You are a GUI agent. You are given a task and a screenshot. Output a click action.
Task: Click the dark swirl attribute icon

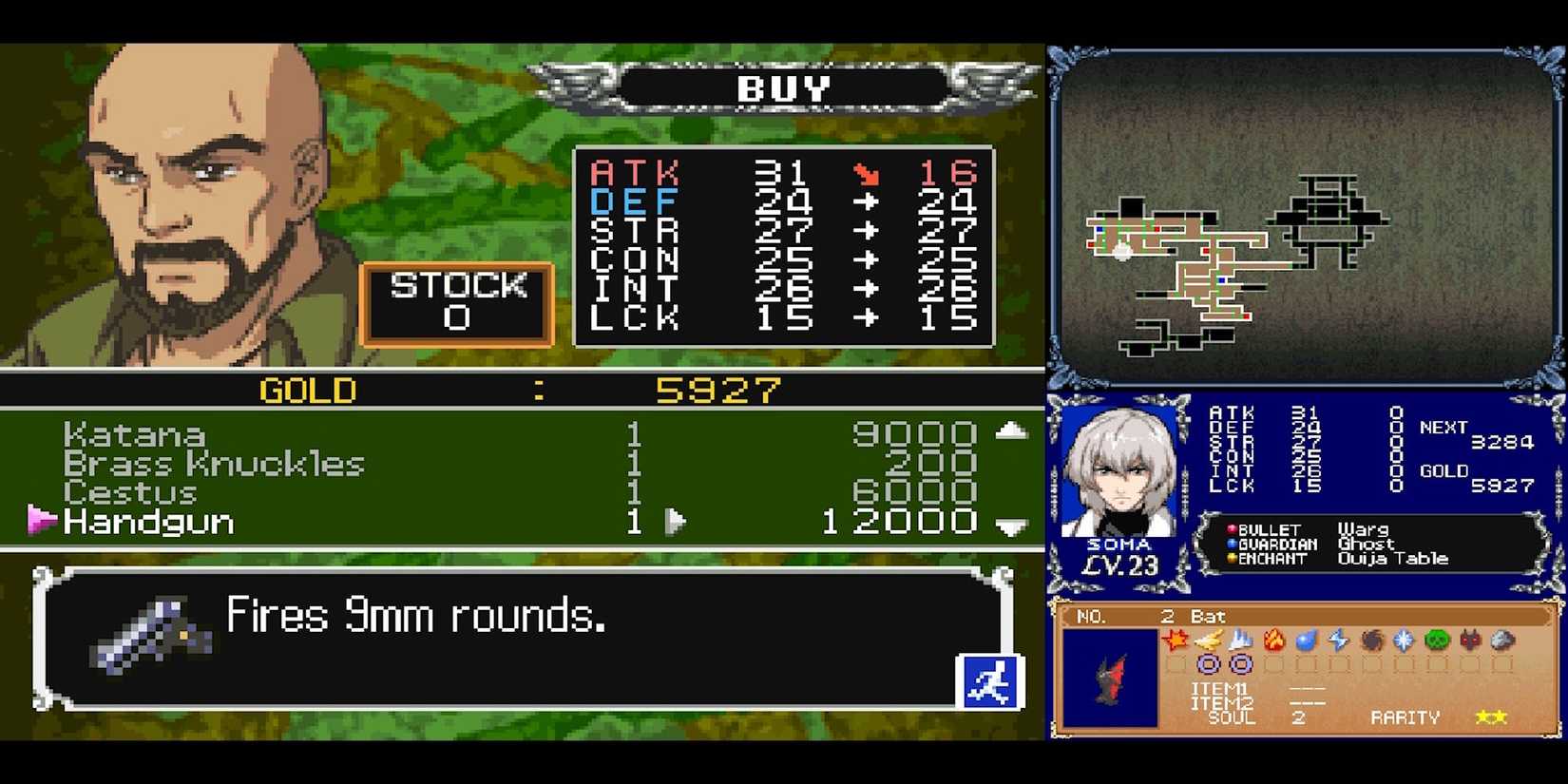click(x=1370, y=640)
